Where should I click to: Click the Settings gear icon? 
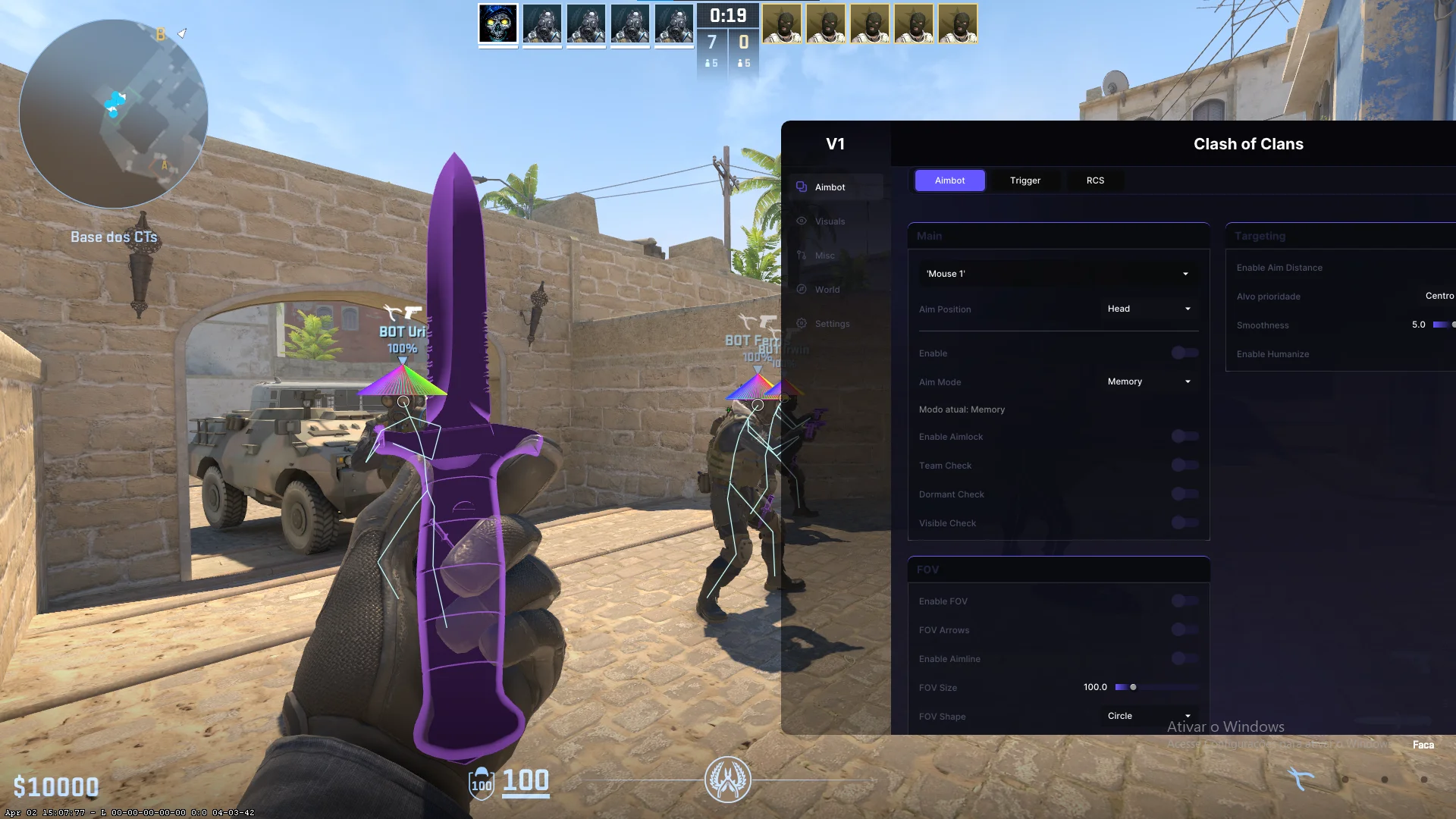point(802,323)
